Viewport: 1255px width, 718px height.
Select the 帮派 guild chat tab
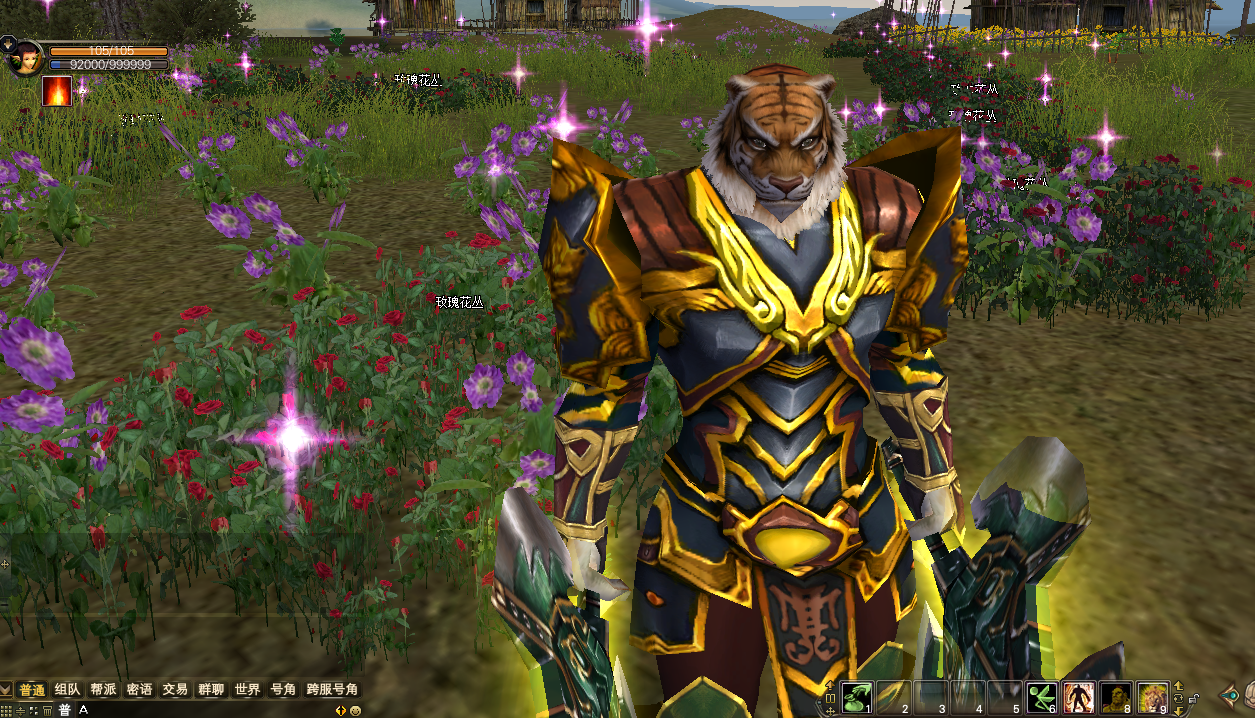(104, 690)
